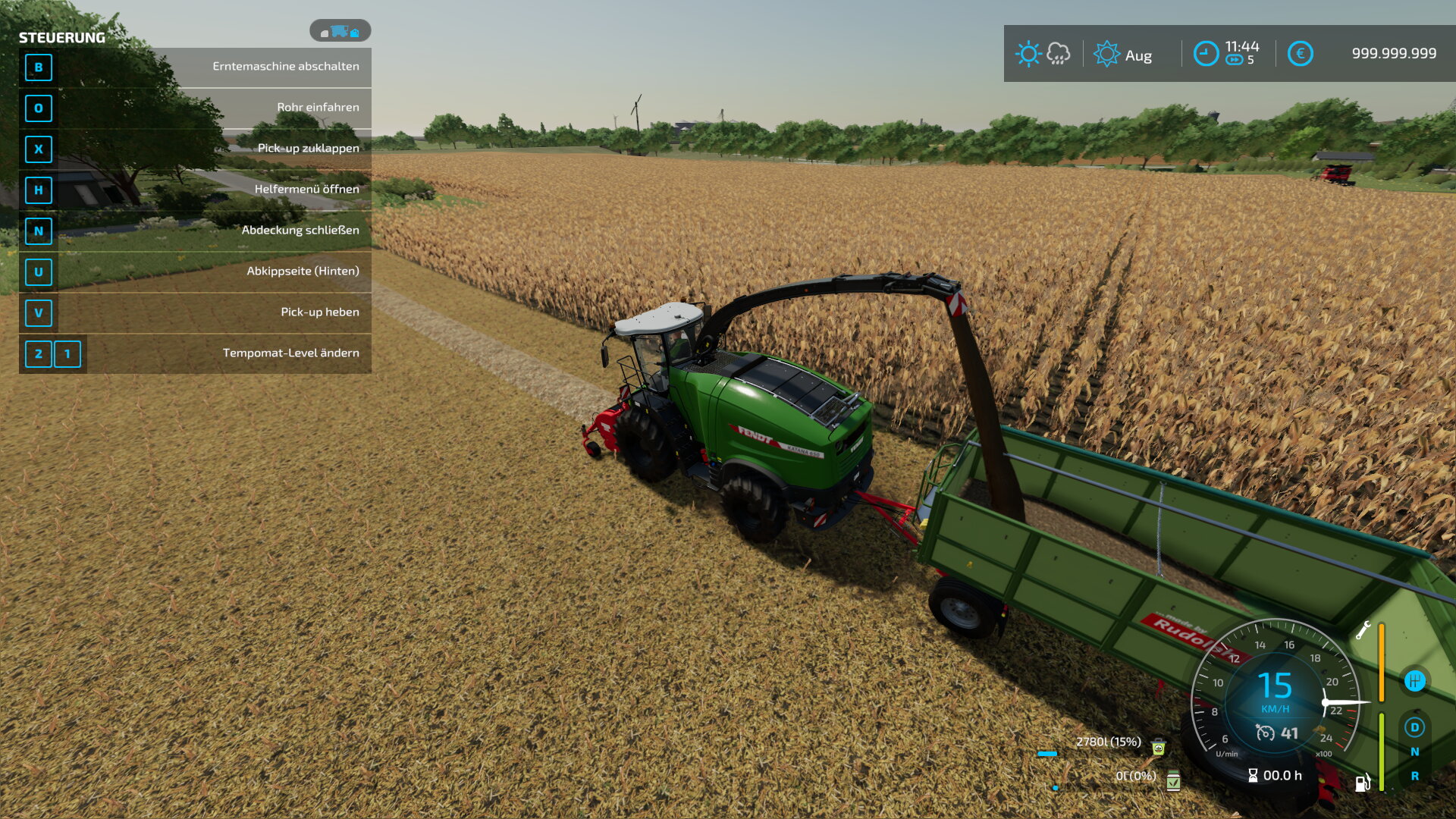Click the fuel pump icon

tap(1363, 782)
